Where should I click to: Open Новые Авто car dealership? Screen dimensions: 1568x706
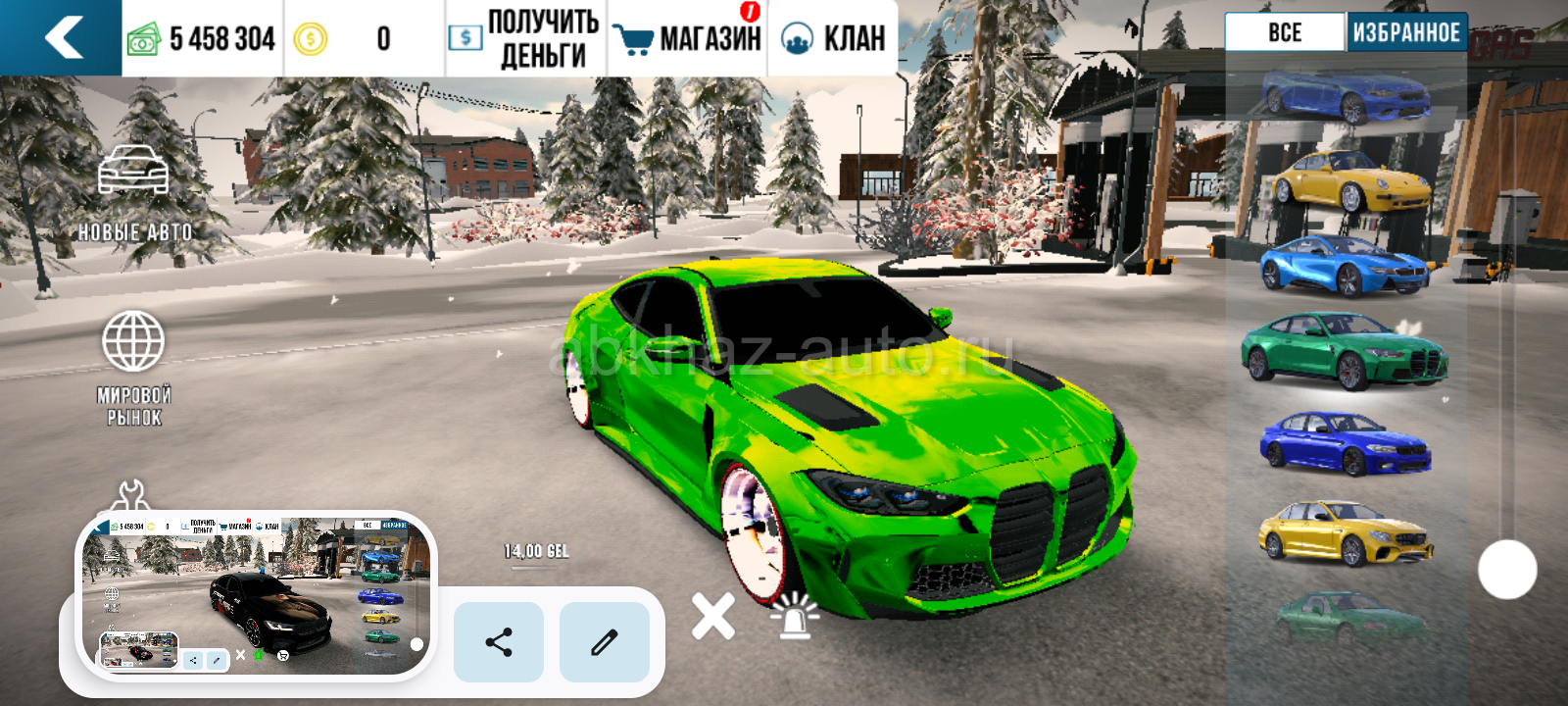(x=134, y=192)
